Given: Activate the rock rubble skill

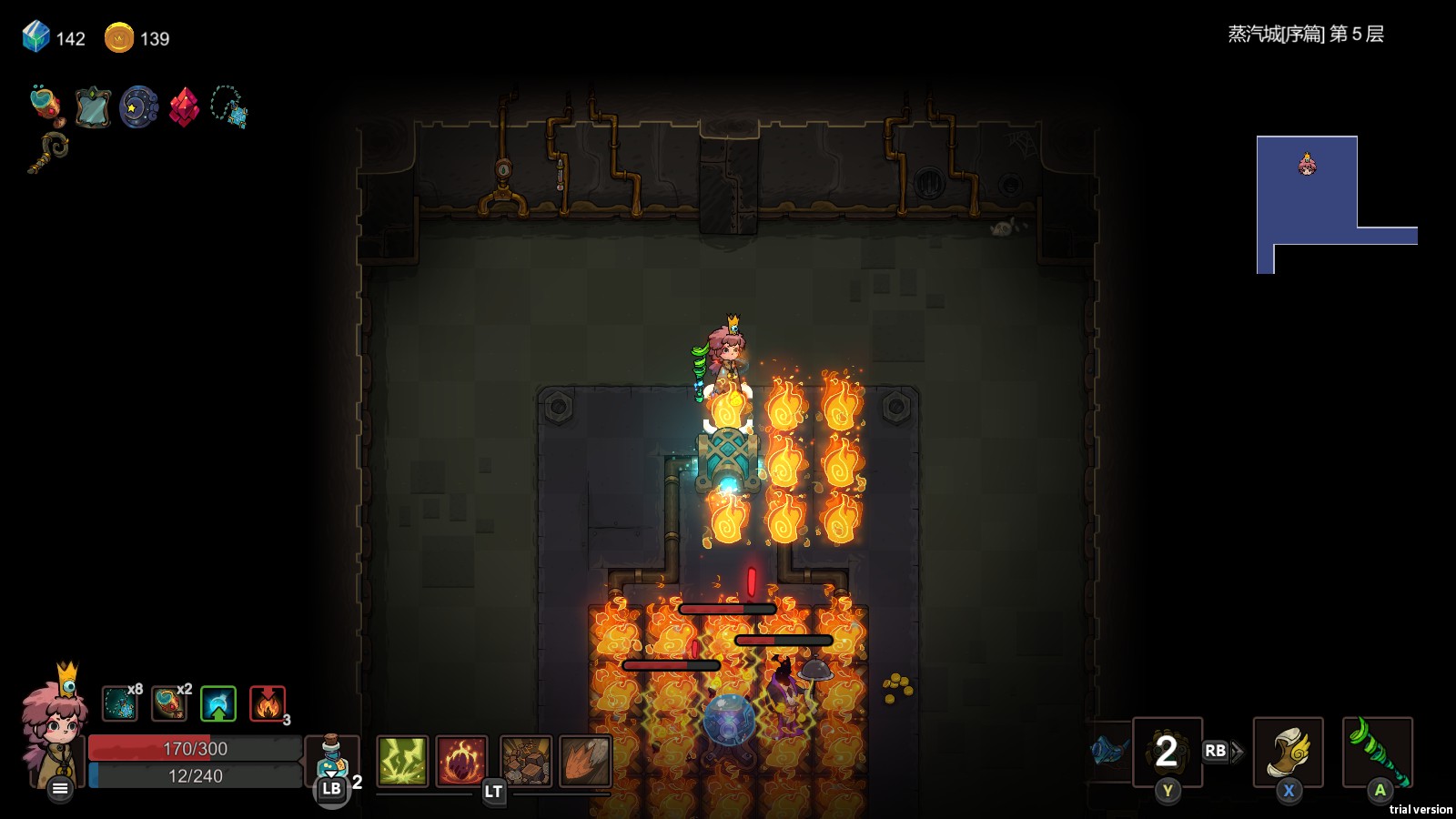Looking at the screenshot, I should pyautogui.click(x=525, y=761).
